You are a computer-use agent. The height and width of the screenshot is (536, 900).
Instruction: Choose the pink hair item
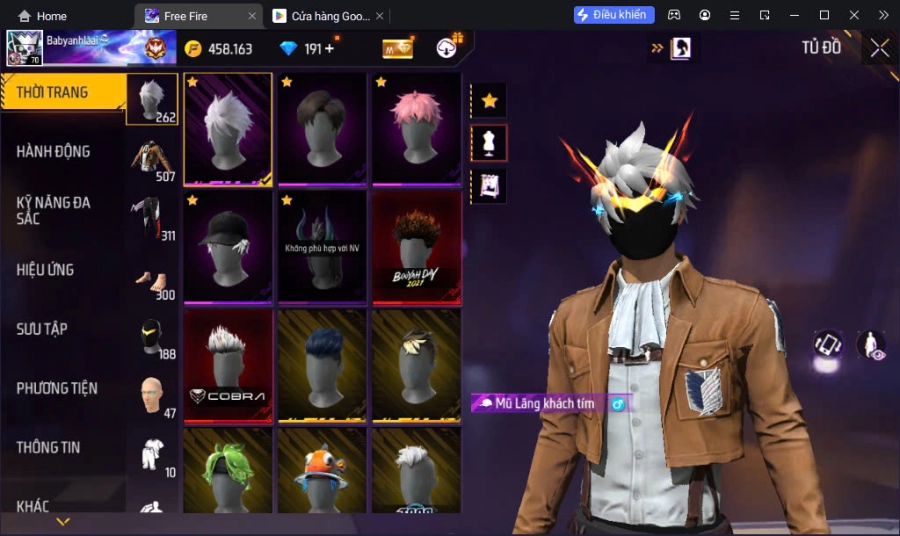click(x=416, y=127)
